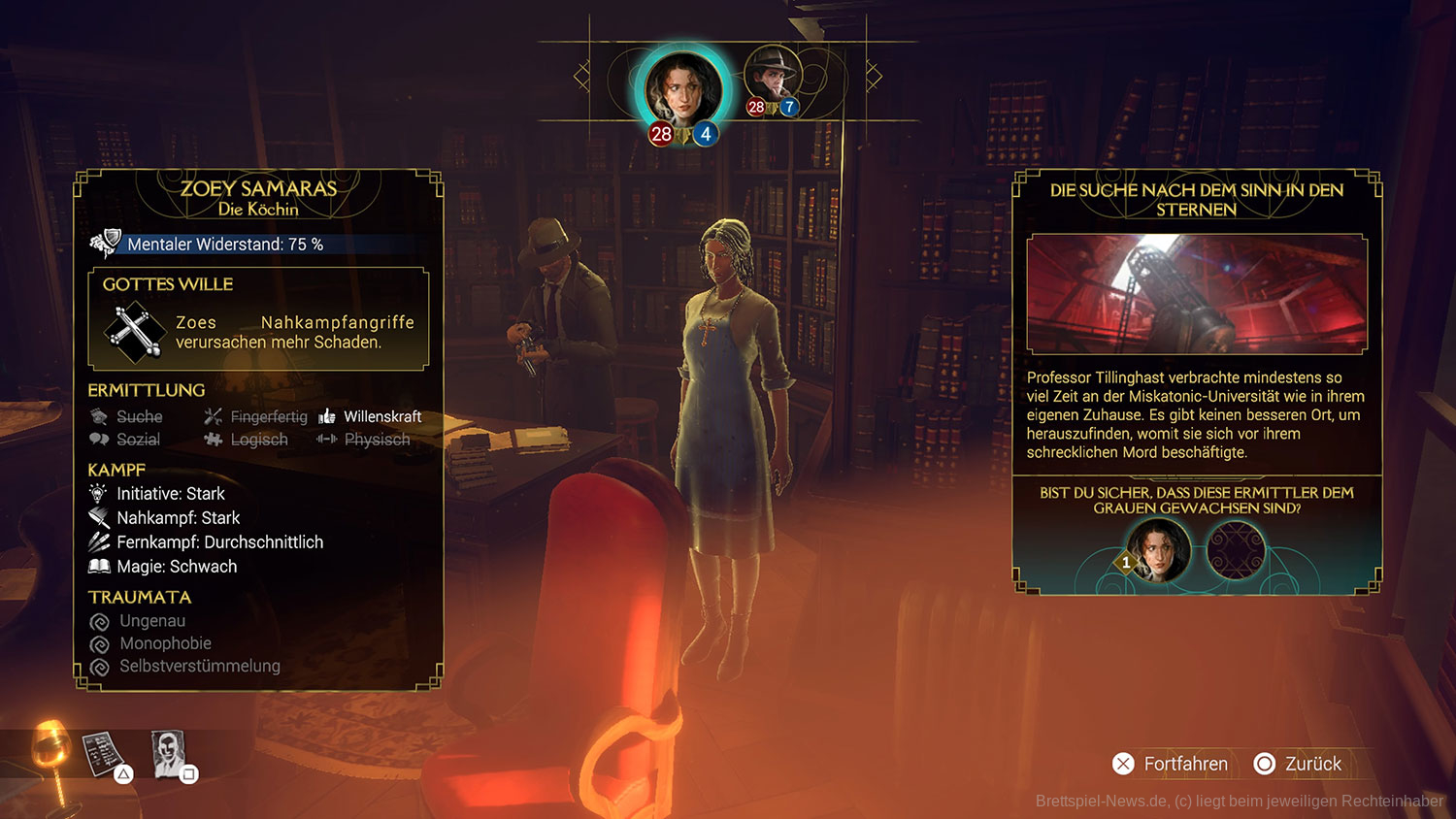Click the observatory mission image
The height and width of the screenshot is (819, 1456).
[x=1197, y=293]
